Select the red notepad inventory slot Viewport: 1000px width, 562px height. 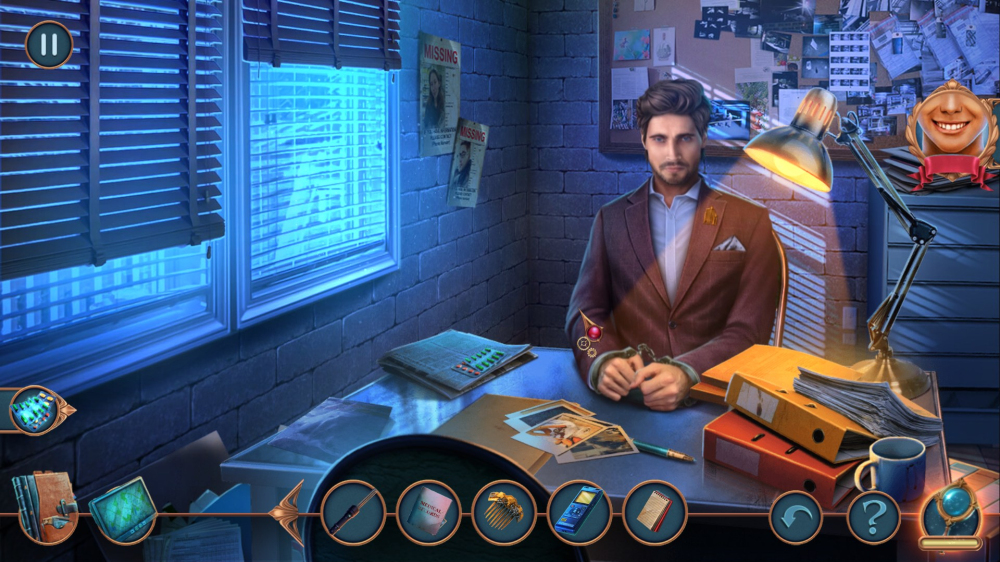[654, 512]
